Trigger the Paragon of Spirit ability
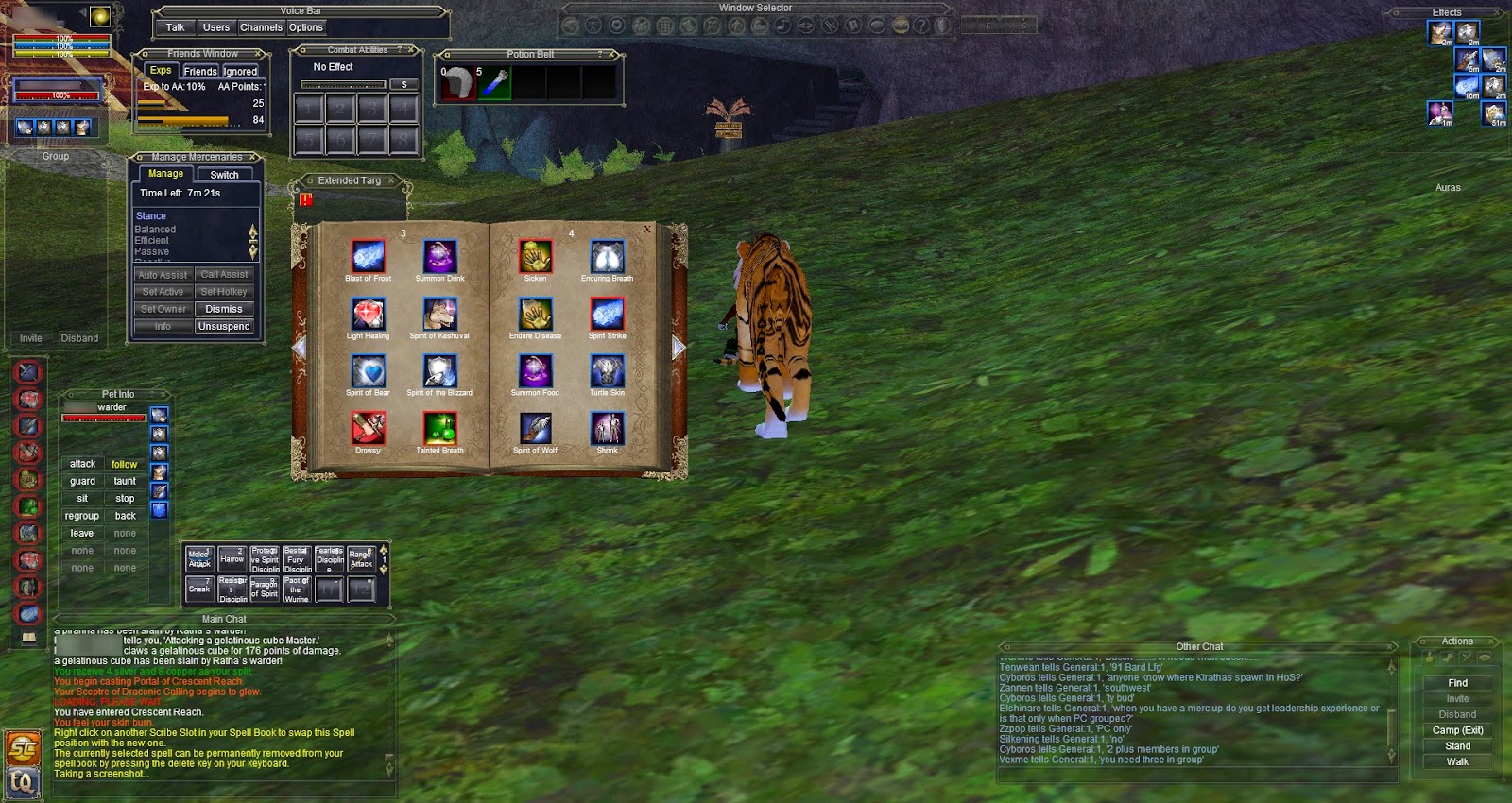Image resolution: width=1512 pixels, height=803 pixels. tap(266, 588)
